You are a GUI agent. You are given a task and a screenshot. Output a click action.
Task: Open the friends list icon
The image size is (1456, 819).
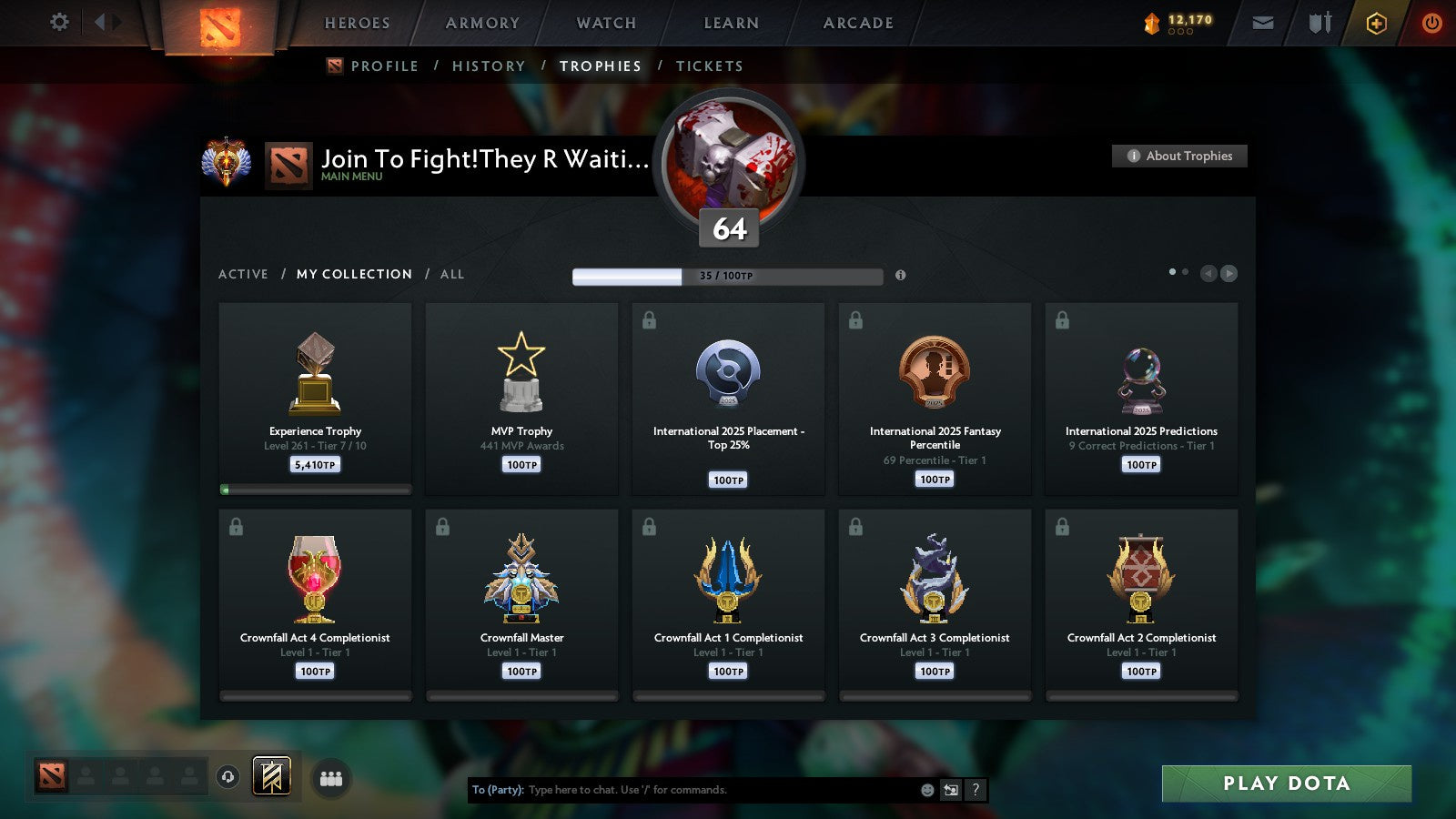coord(331,778)
